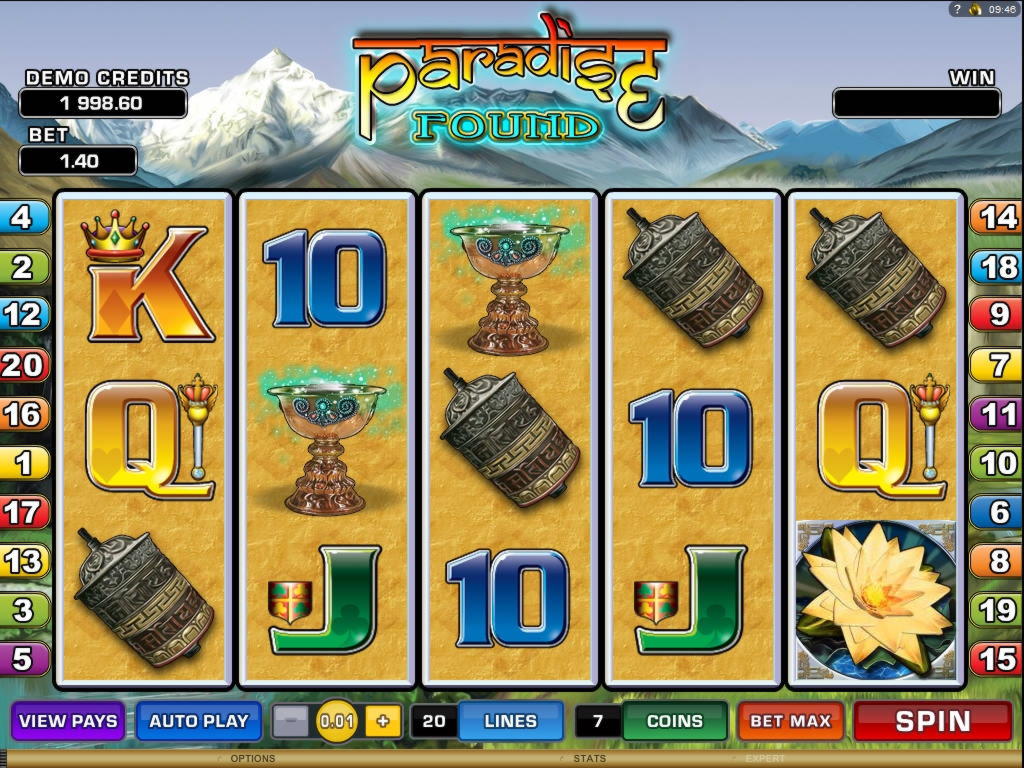Choose payline marker 1

(x=22, y=463)
